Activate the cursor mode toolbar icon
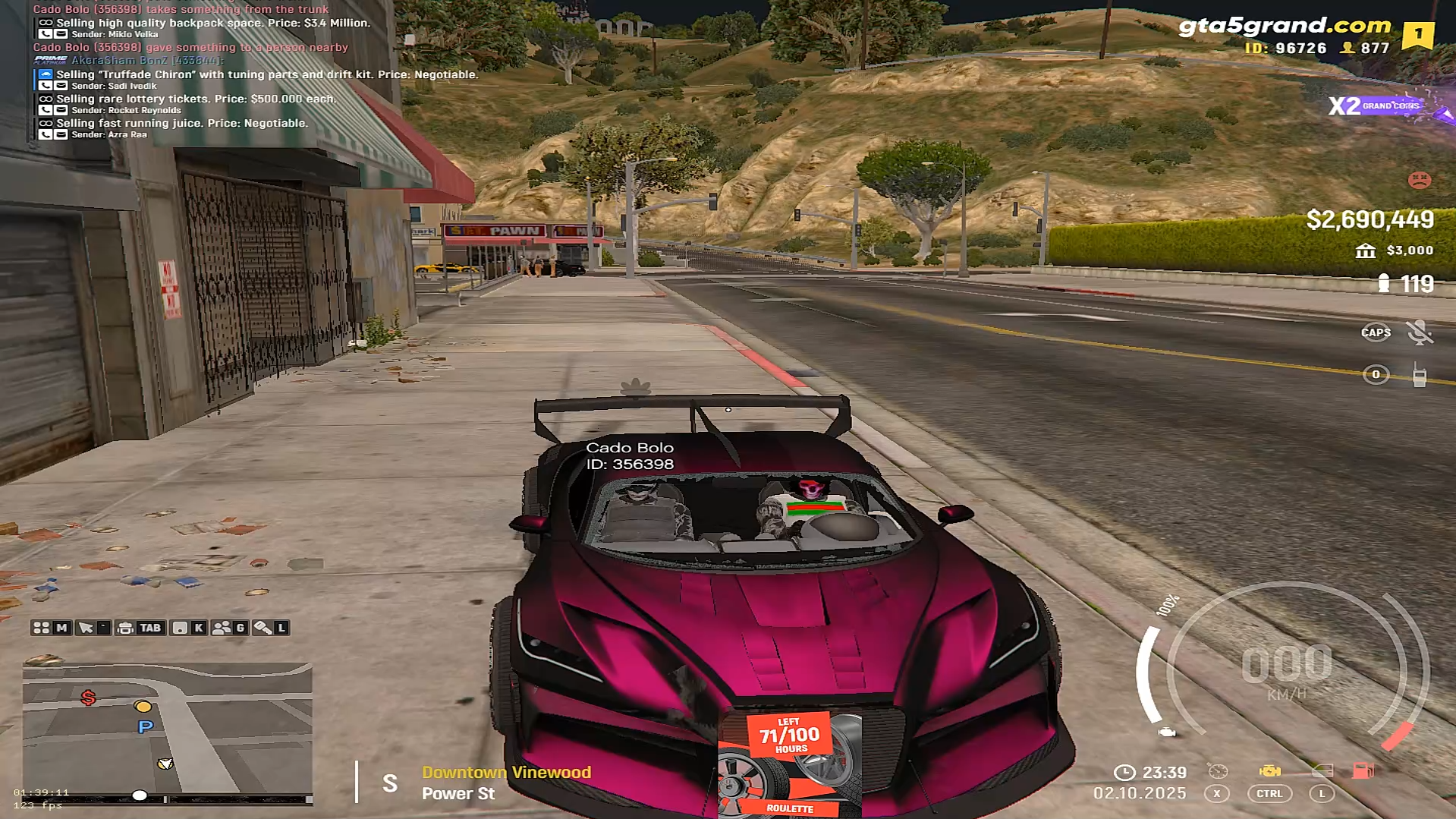Viewport: 1456px width, 819px height. [x=86, y=628]
